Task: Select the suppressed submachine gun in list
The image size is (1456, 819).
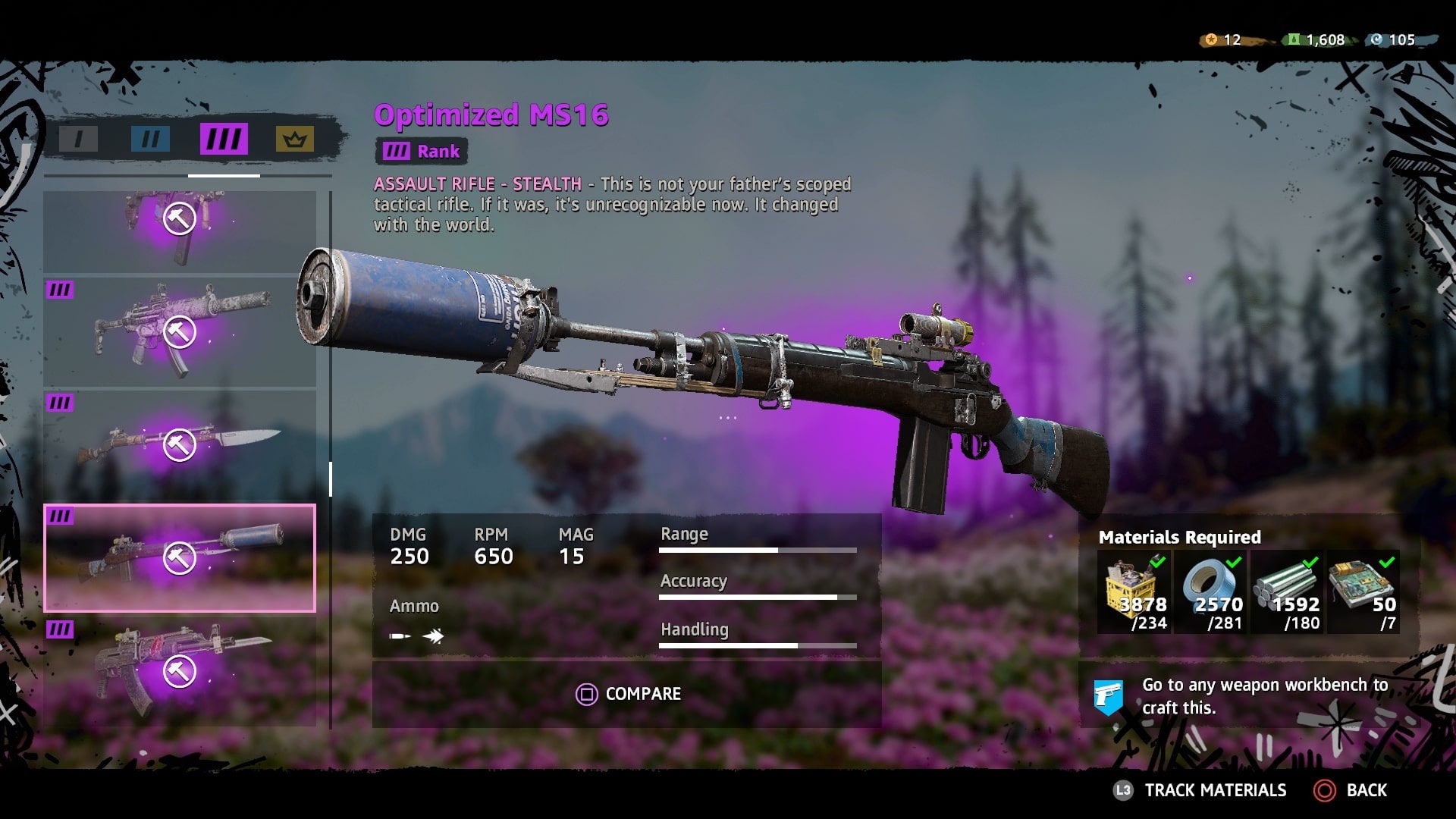Action: [180, 332]
